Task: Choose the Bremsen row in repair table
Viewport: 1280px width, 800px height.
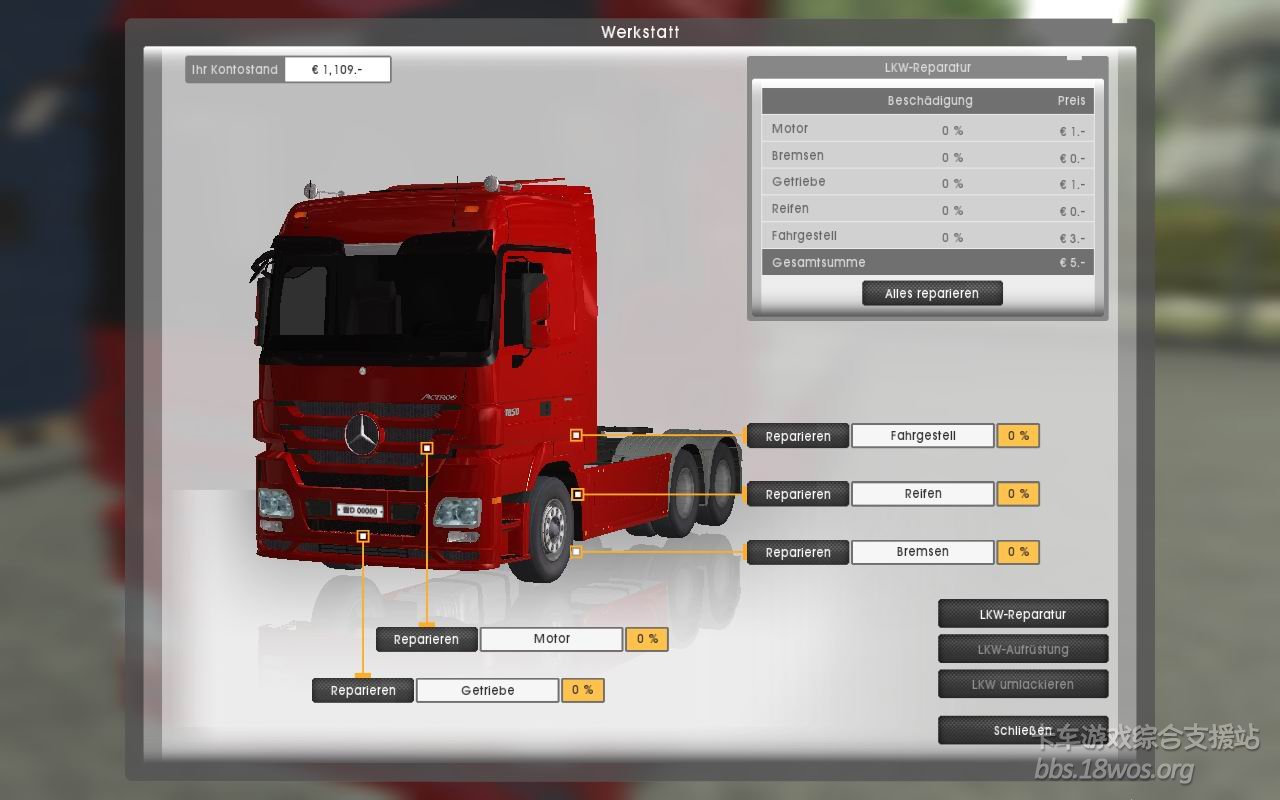Action: pos(927,156)
